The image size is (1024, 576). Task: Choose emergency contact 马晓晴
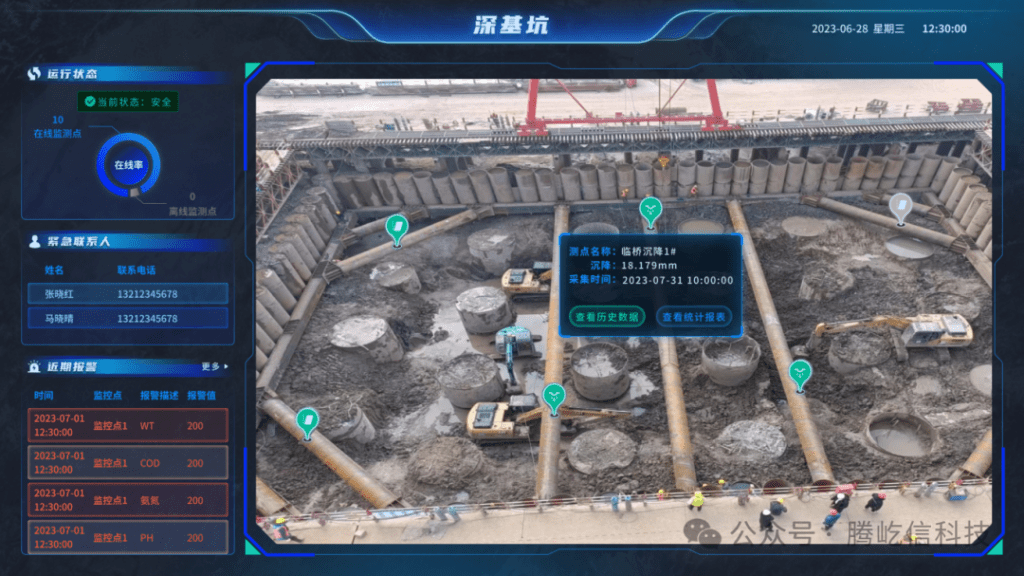click(128, 319)
